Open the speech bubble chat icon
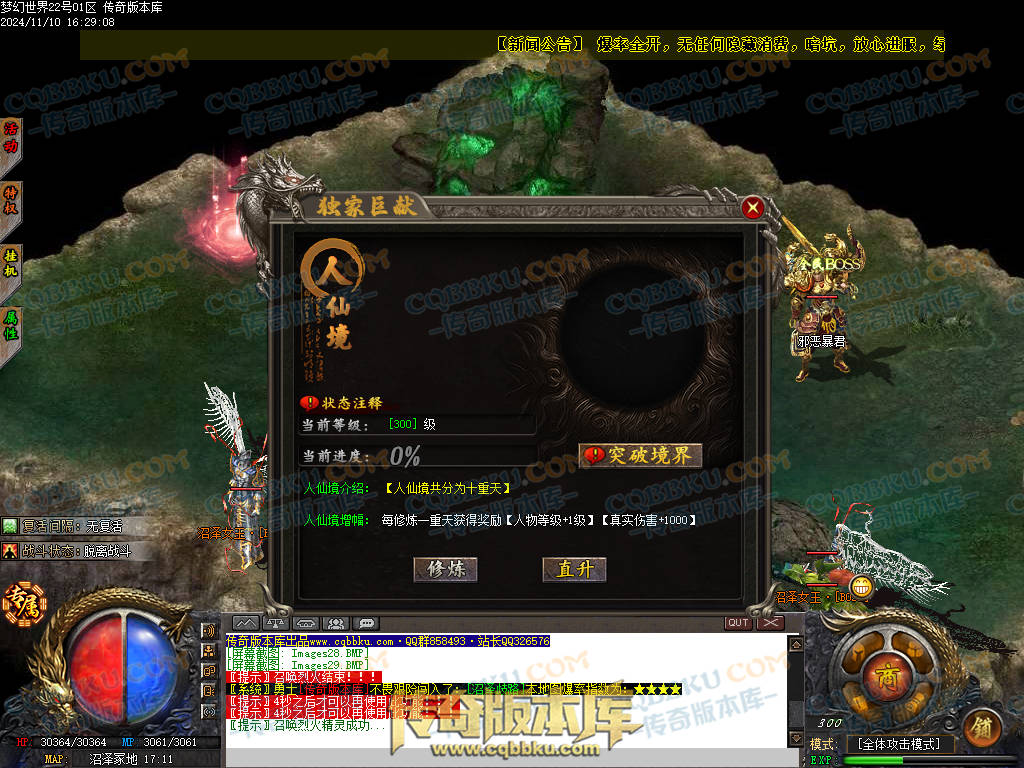1024x768 pixels. coord(367,623)
